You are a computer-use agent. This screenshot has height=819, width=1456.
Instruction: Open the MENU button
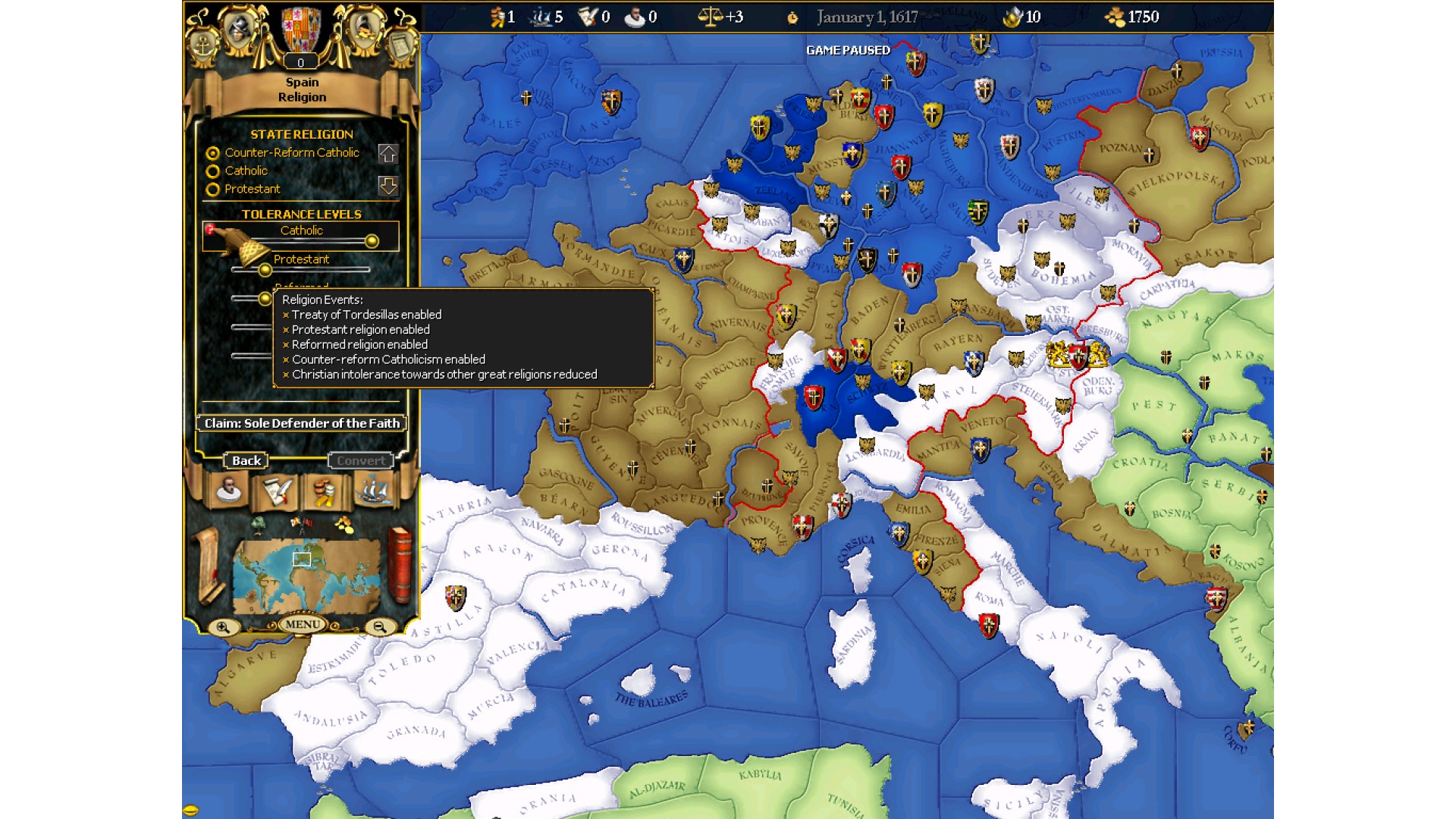(x=303, y=624)
